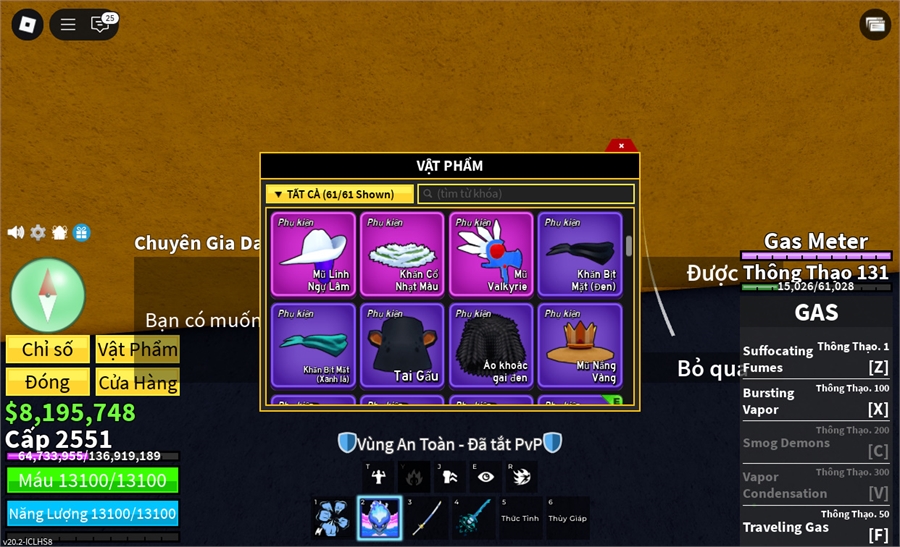Pick the Tai Gấu bear ears item
Viewport: 900px width, 547px height.
[x=403, y=345]
